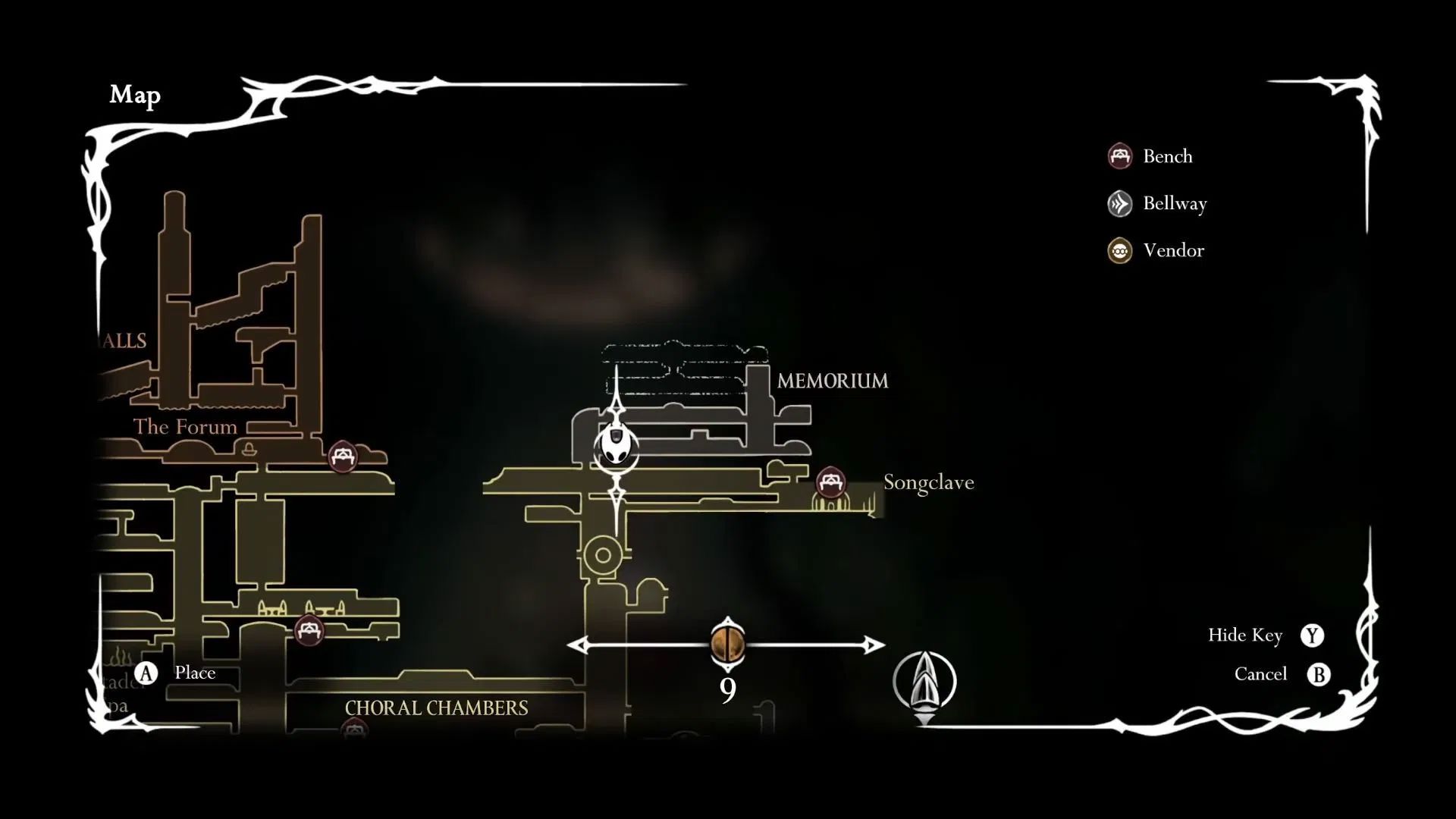Cycle to the previous marker with left arrow
The height and width of the screenshot is (819, 1456).
(580, 645)
